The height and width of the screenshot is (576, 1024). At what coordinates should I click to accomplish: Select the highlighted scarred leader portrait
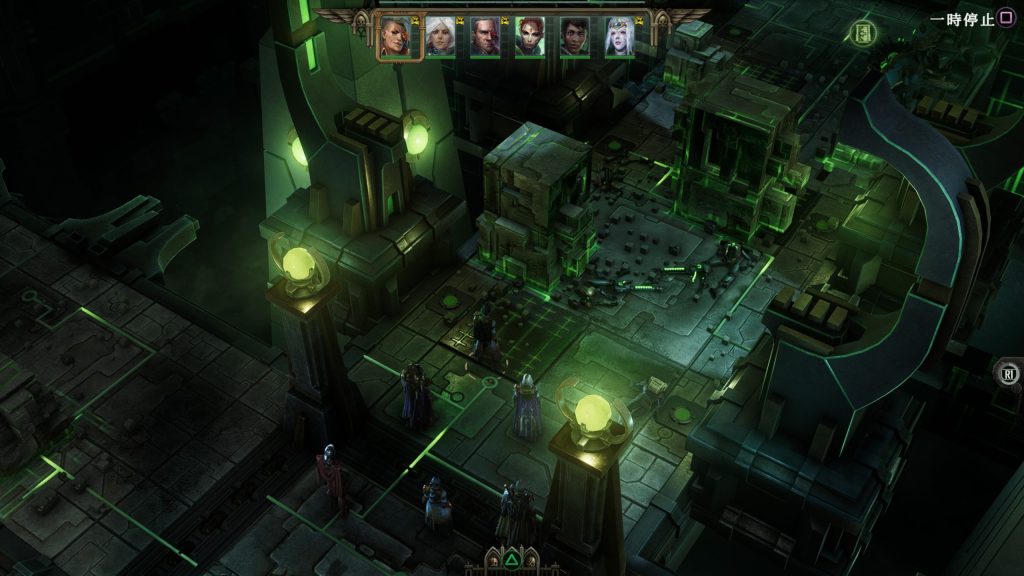tap(395, 36)
